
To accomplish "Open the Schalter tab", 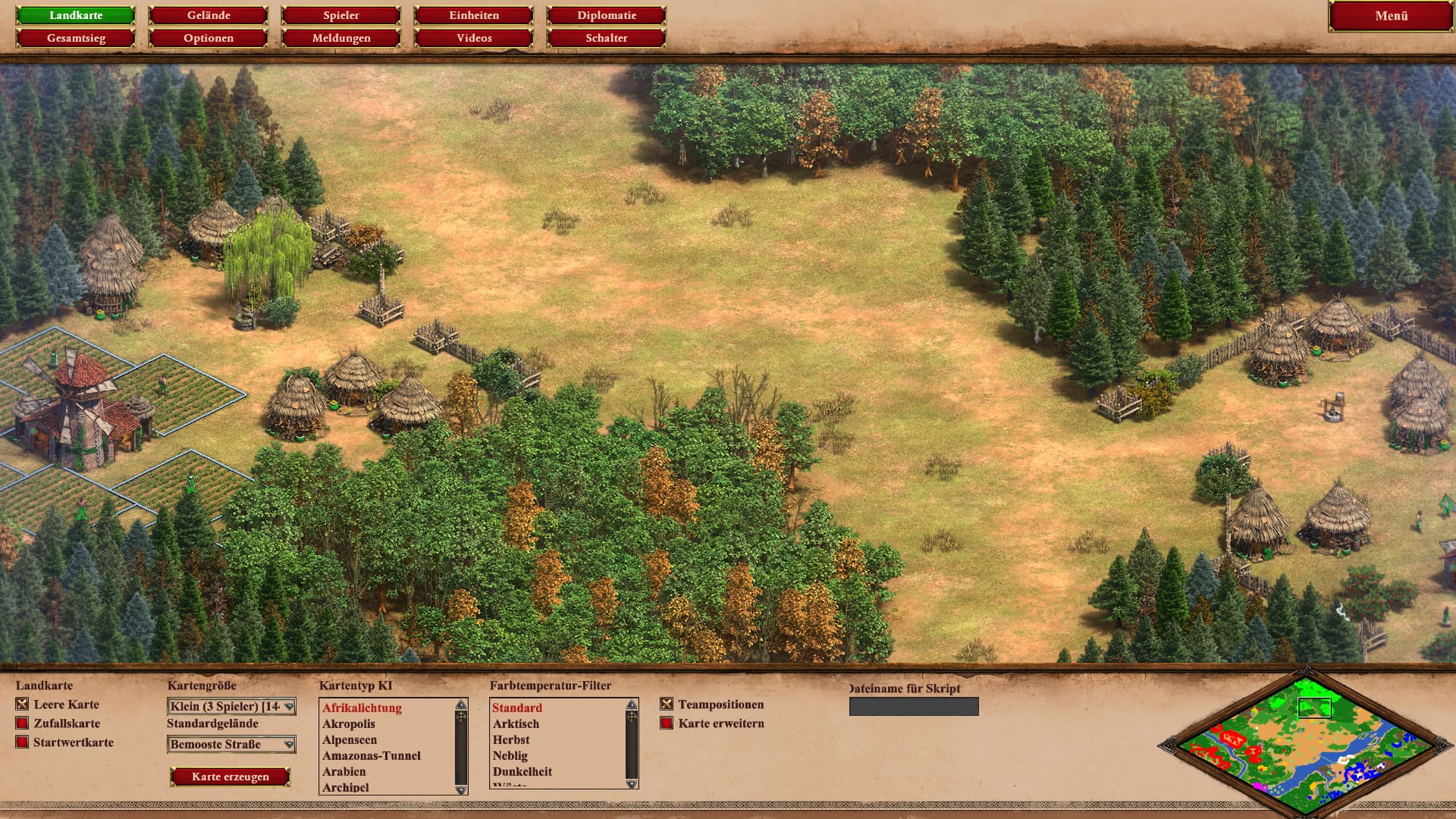I will pos(607,38).
